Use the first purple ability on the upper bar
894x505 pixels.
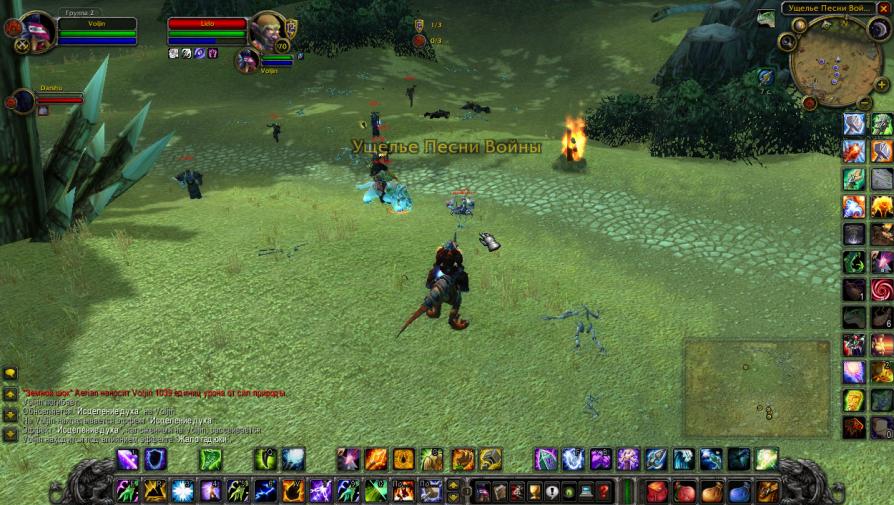click(128, 460)
